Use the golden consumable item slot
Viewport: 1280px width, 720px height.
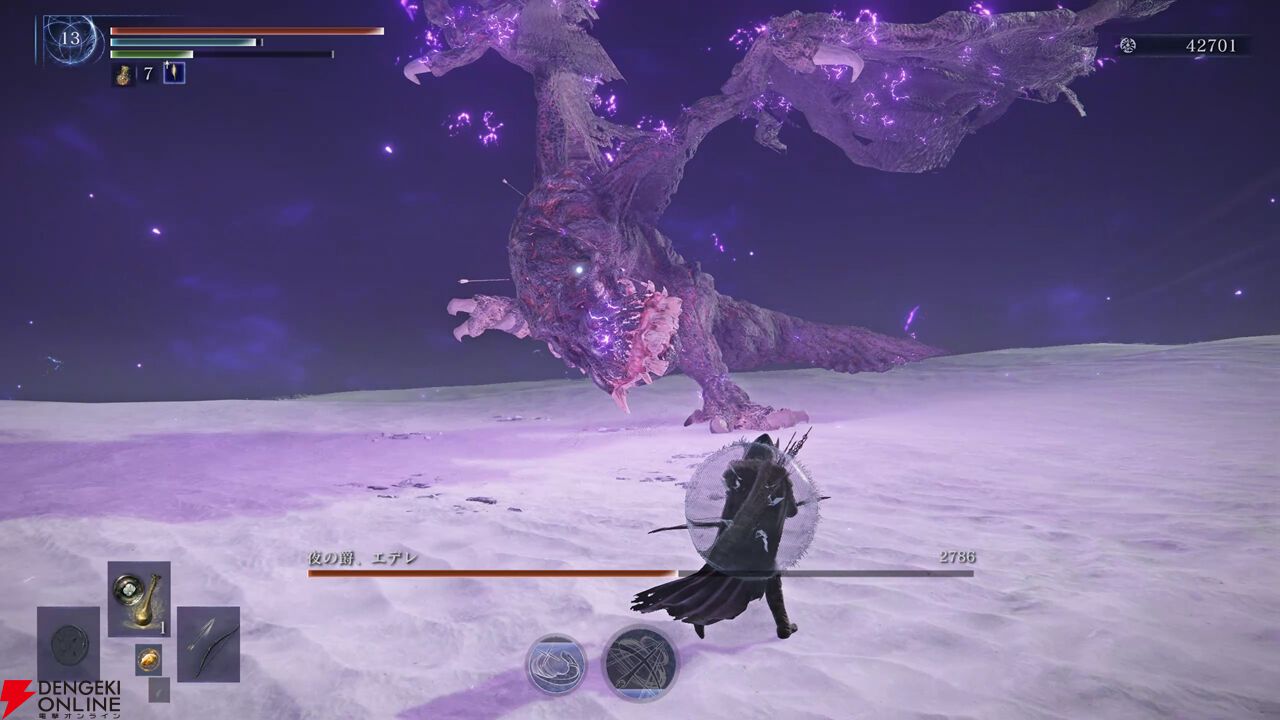139,598
